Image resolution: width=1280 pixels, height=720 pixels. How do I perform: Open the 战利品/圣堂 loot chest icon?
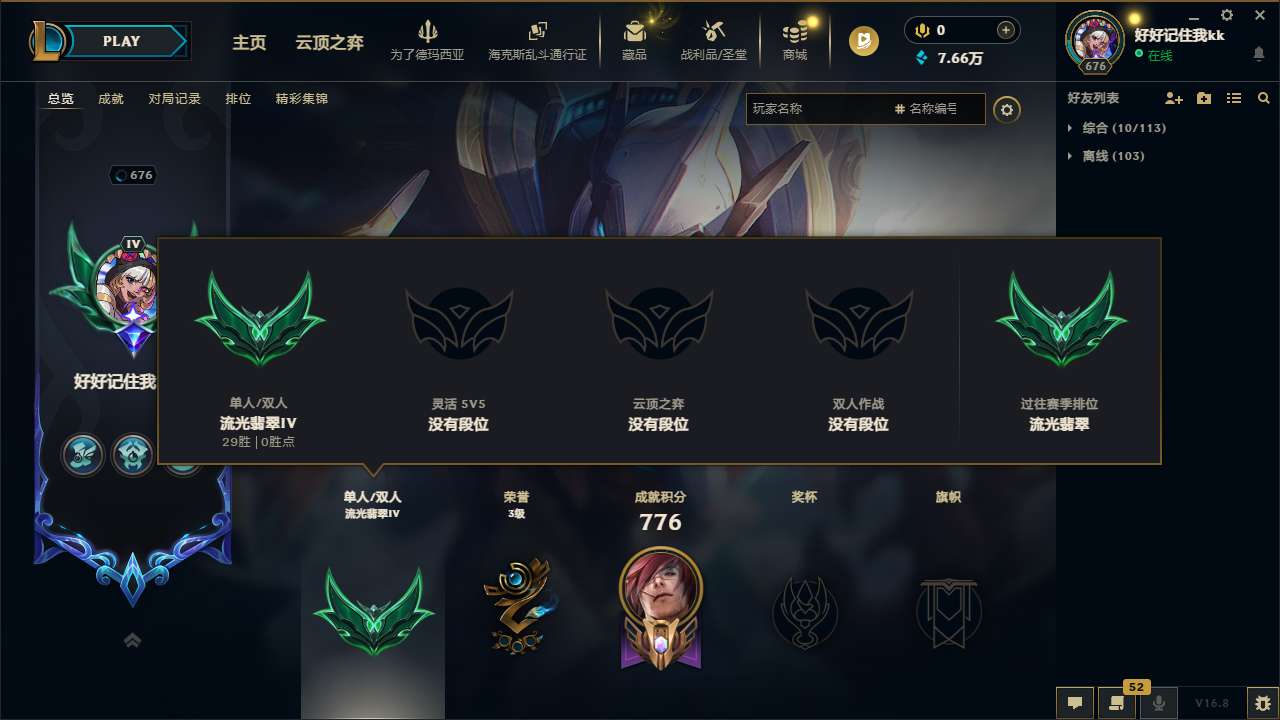click(x=714, y=31)
